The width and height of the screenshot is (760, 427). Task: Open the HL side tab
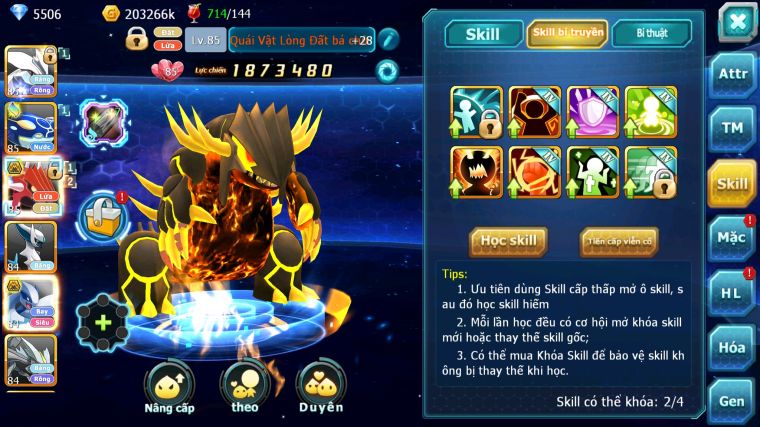tap(732, 292)
